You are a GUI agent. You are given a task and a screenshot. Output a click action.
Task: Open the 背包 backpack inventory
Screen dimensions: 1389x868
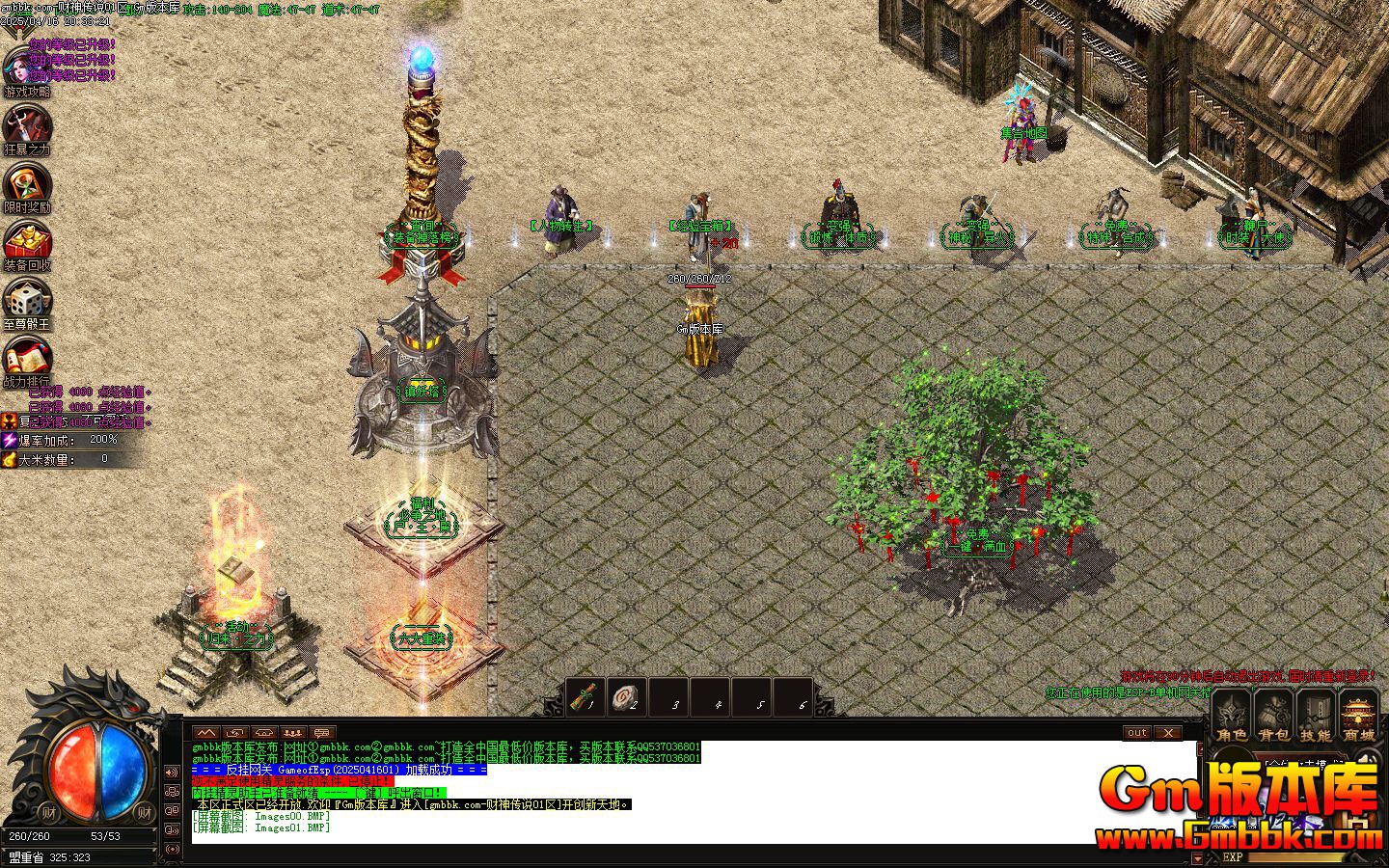coord(1274,716)
